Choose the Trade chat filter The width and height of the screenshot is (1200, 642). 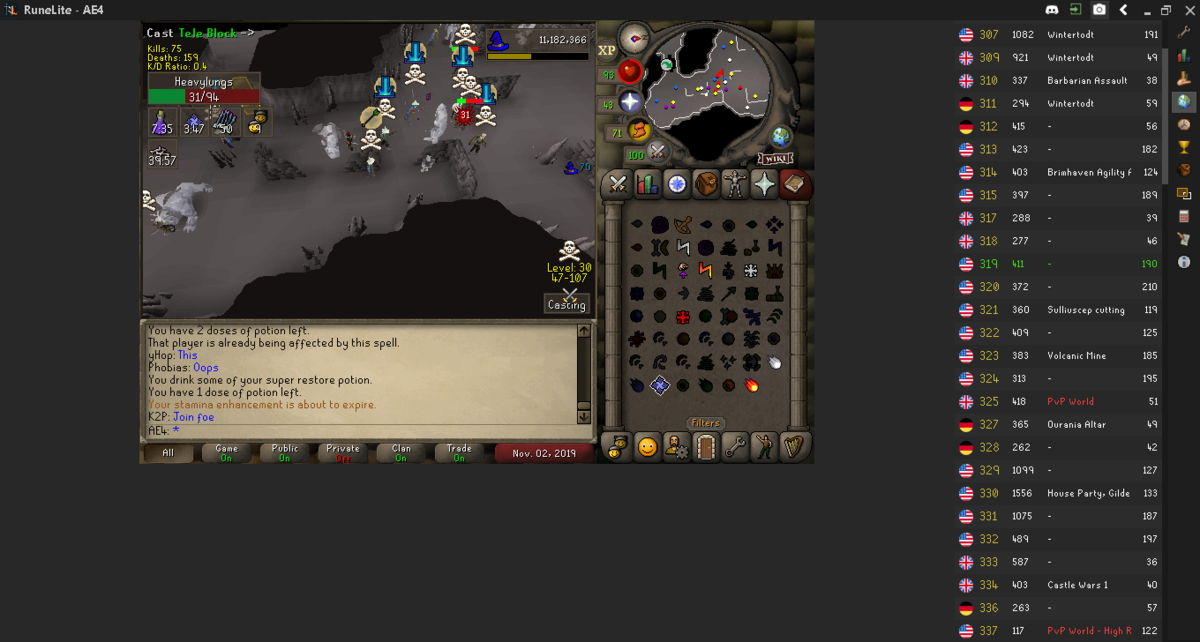459,453
